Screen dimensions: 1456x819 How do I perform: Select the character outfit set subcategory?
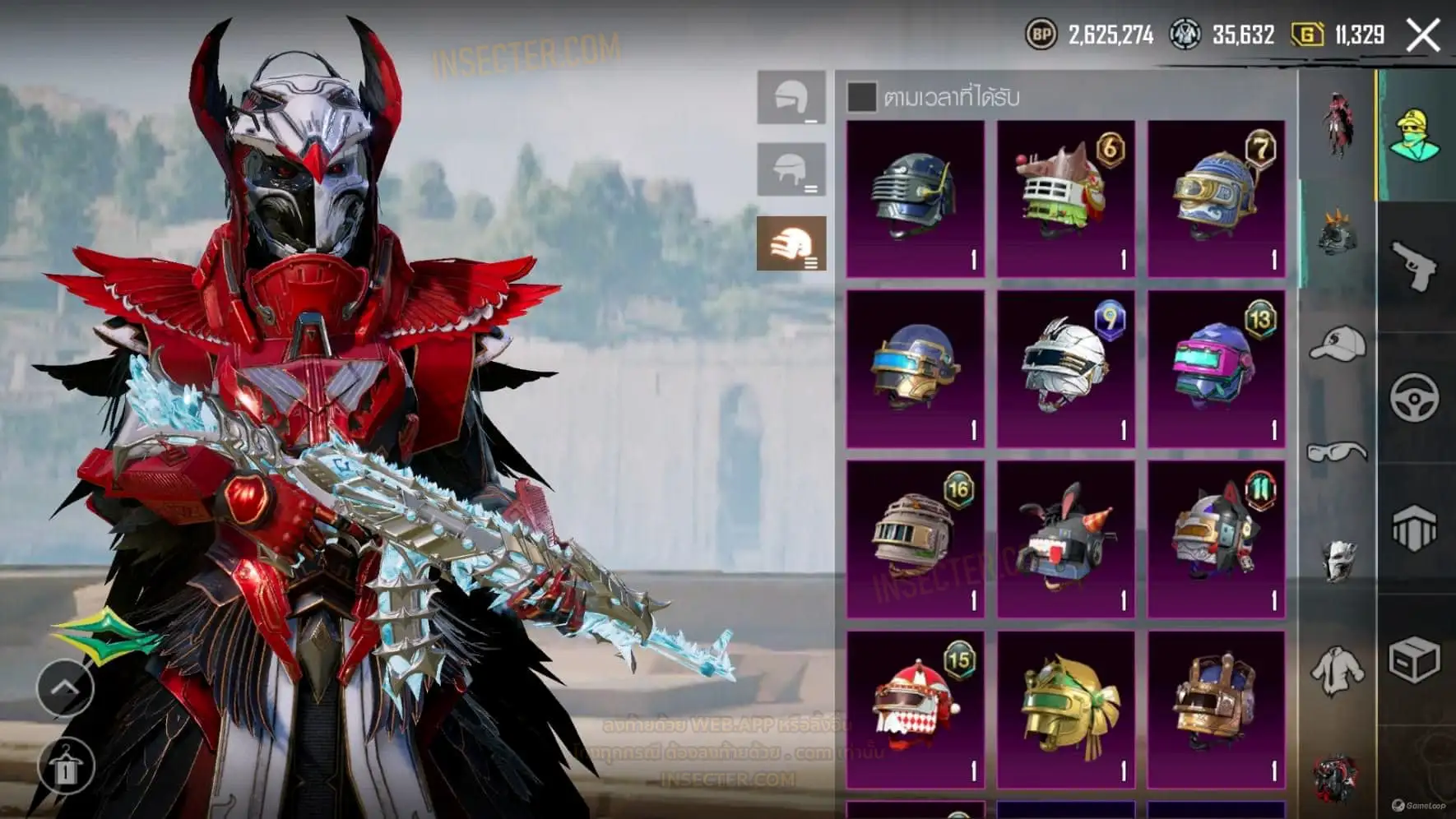[x=1338, y=123]
